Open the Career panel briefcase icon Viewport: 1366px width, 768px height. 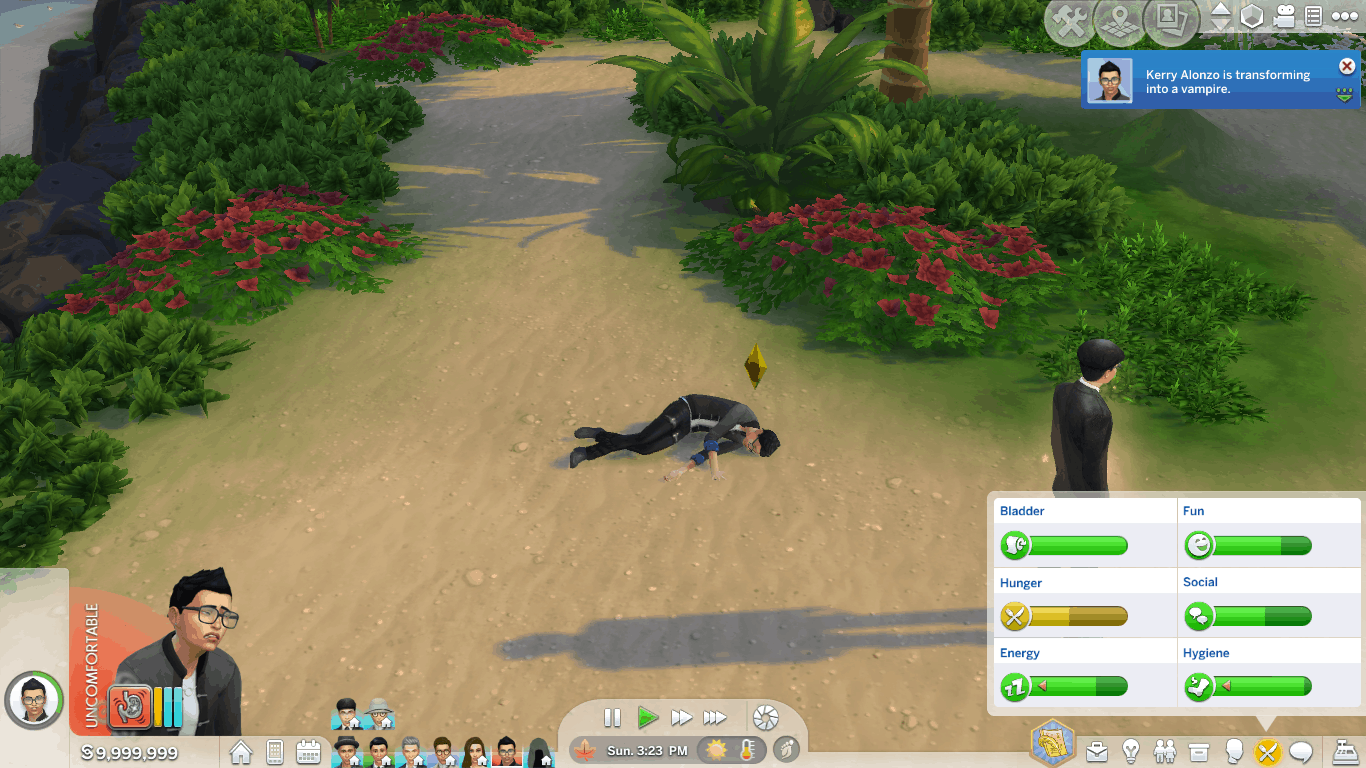1098,751
